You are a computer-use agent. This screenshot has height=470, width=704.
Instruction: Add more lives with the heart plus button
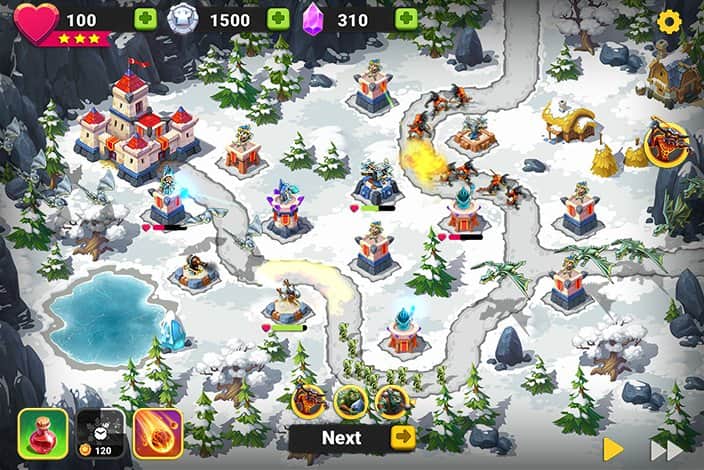[x=146, y=20]
